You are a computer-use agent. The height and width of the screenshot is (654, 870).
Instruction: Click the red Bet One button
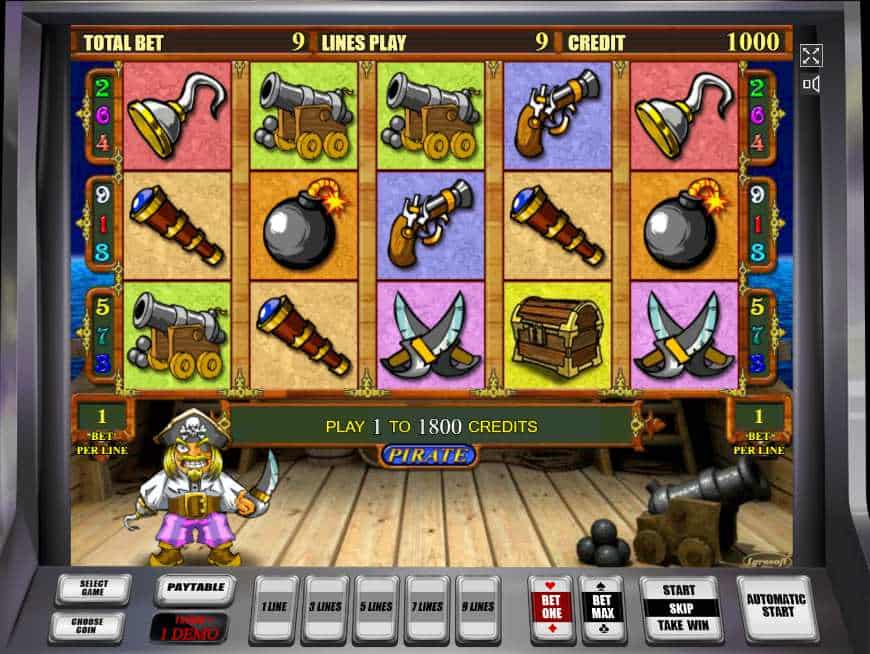[x=551, y=608]
